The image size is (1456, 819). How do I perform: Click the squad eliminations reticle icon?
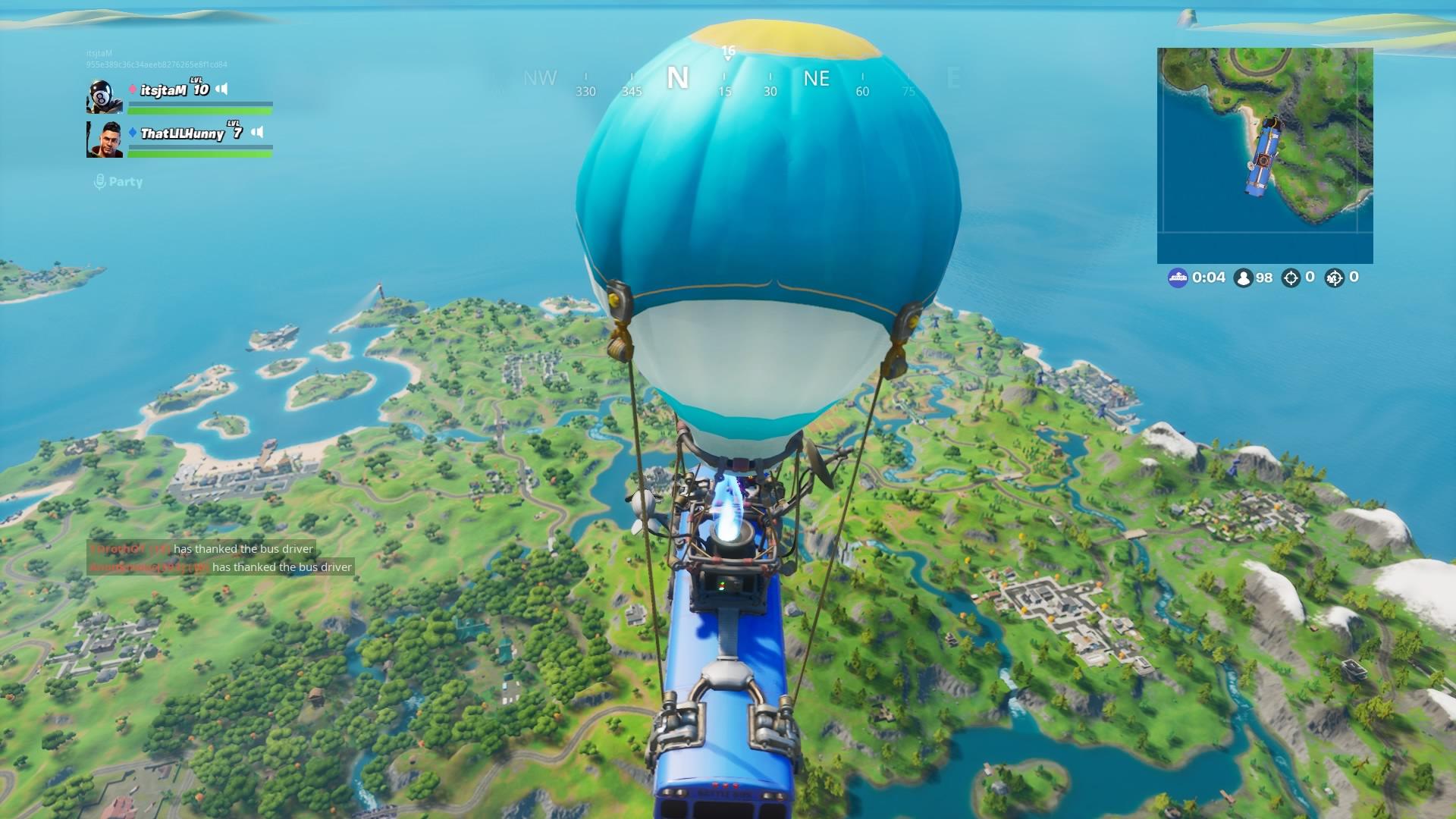point(1336,278)
